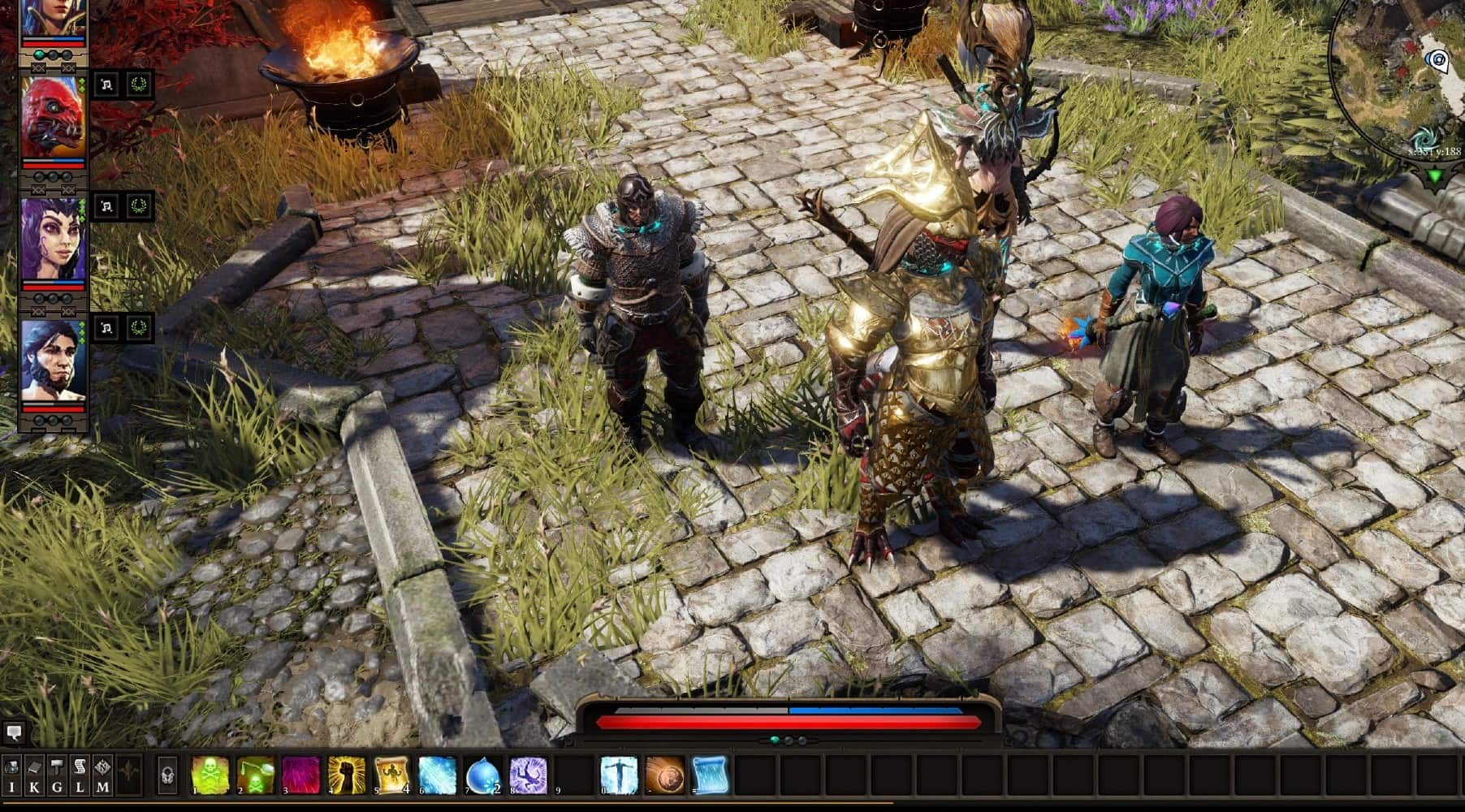Activate the golden raised fist skill

(347, 775)
